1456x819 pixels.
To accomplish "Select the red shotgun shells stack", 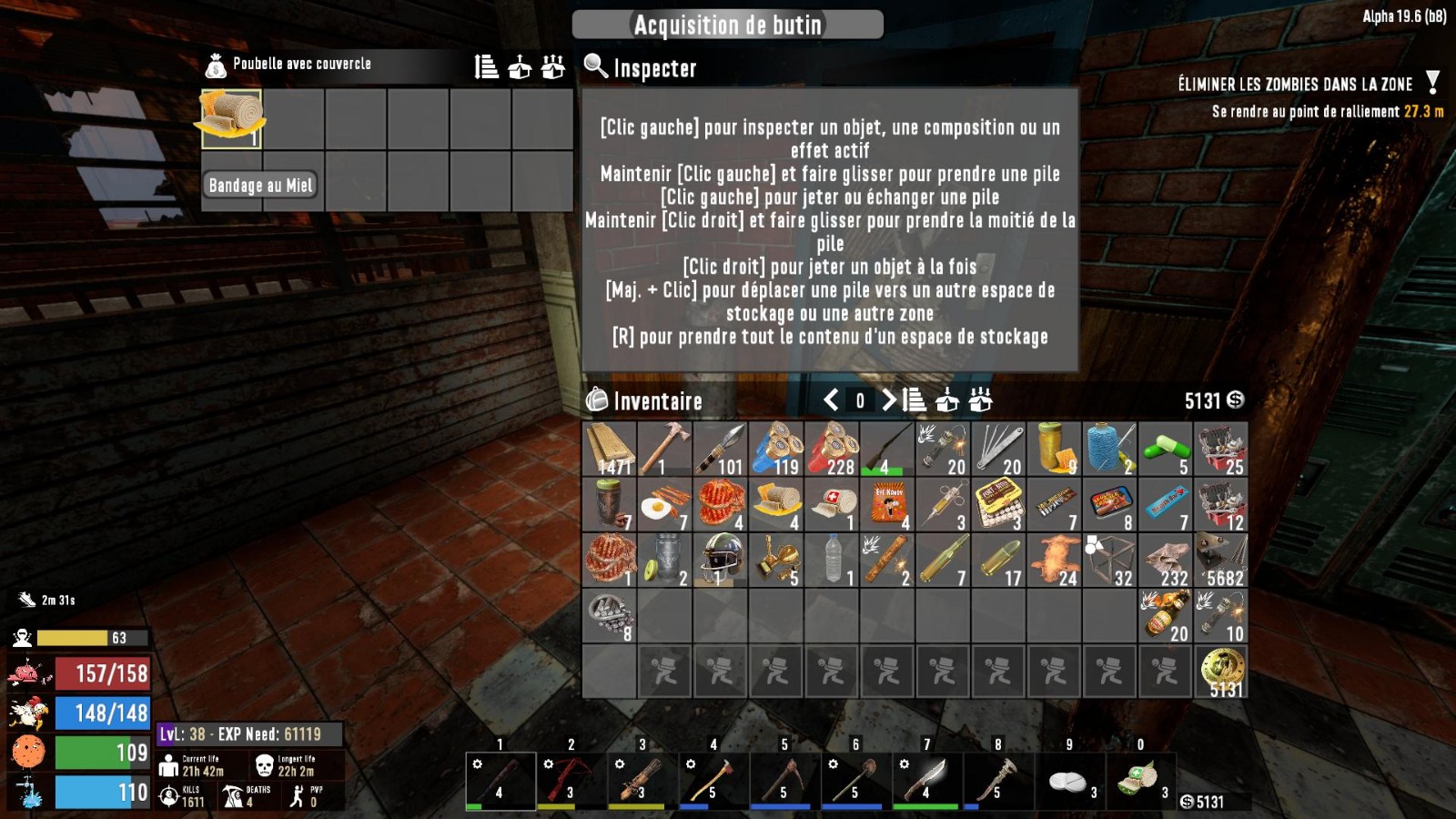I will (x=832, y=450).
